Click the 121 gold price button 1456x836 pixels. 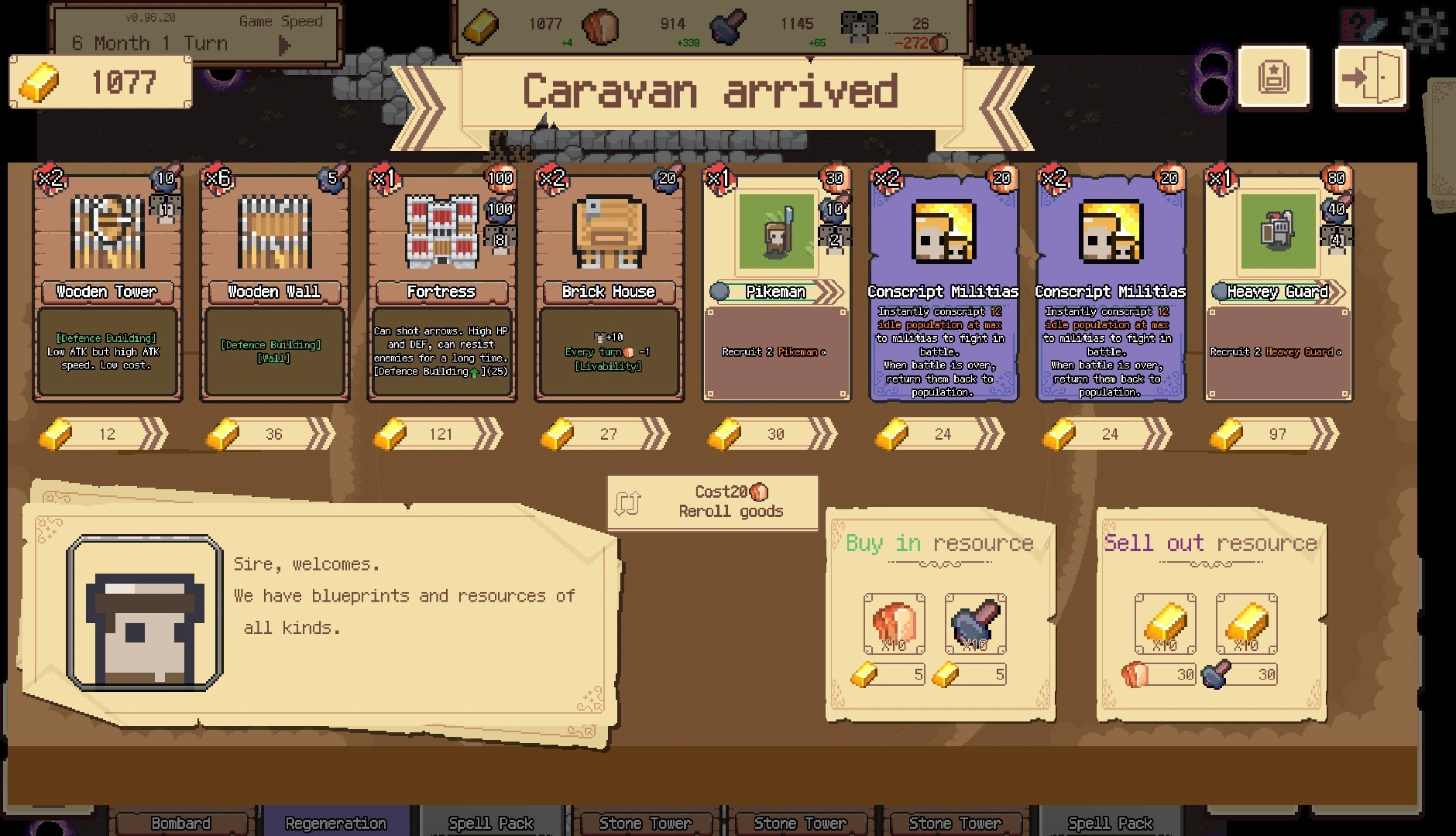click(440, 434)
